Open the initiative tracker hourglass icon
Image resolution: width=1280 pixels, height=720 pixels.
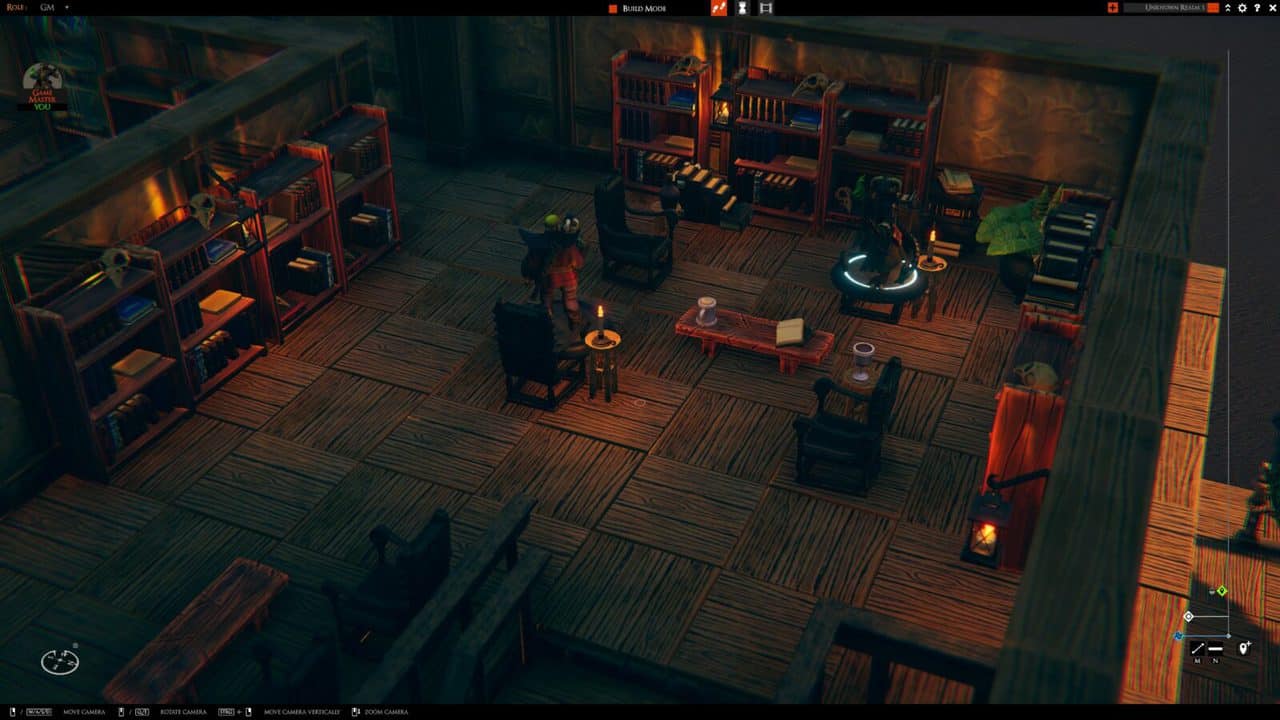(x=743, y=8)
